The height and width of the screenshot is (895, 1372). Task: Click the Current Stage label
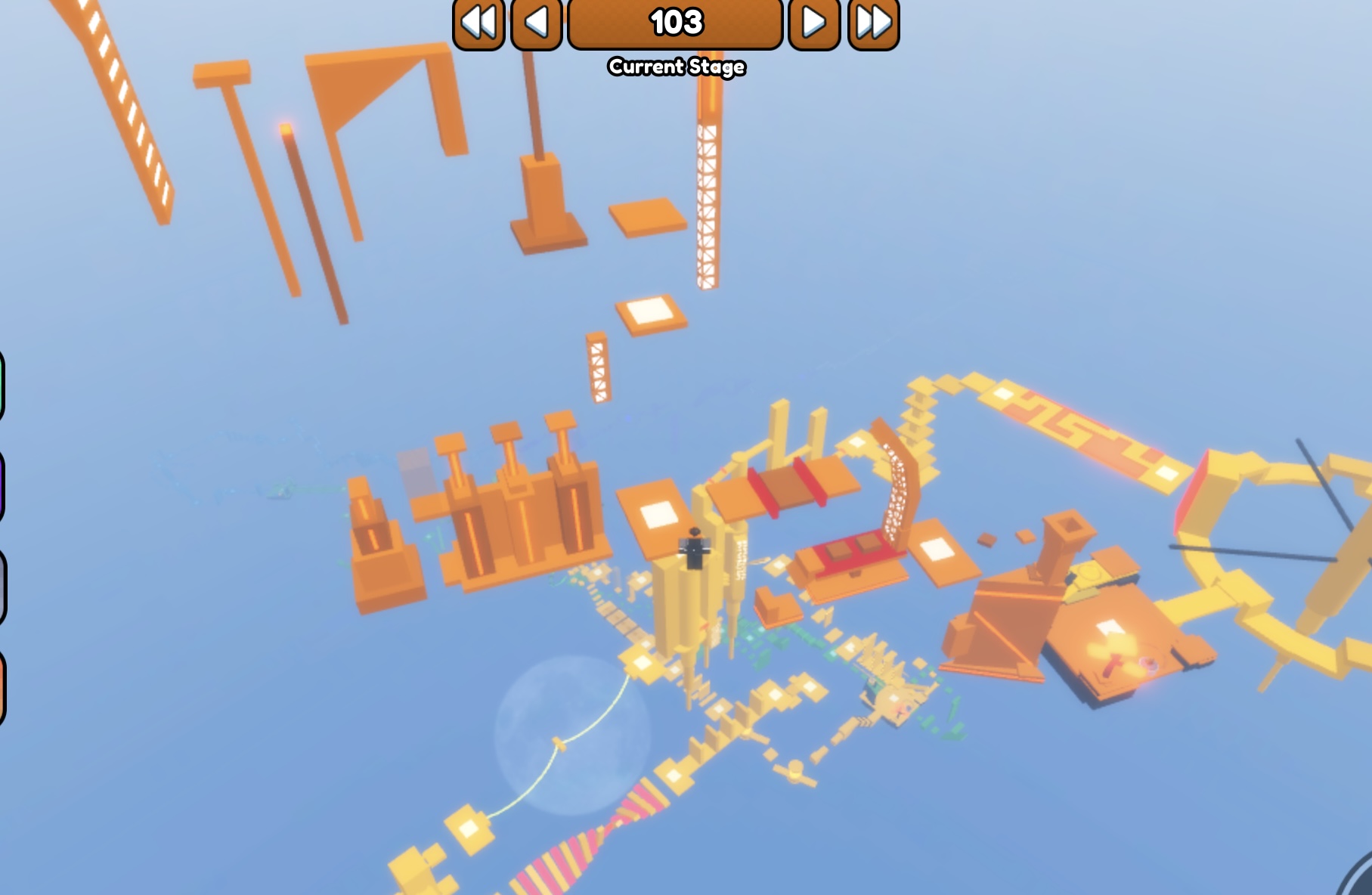click(x=675, y=67)
